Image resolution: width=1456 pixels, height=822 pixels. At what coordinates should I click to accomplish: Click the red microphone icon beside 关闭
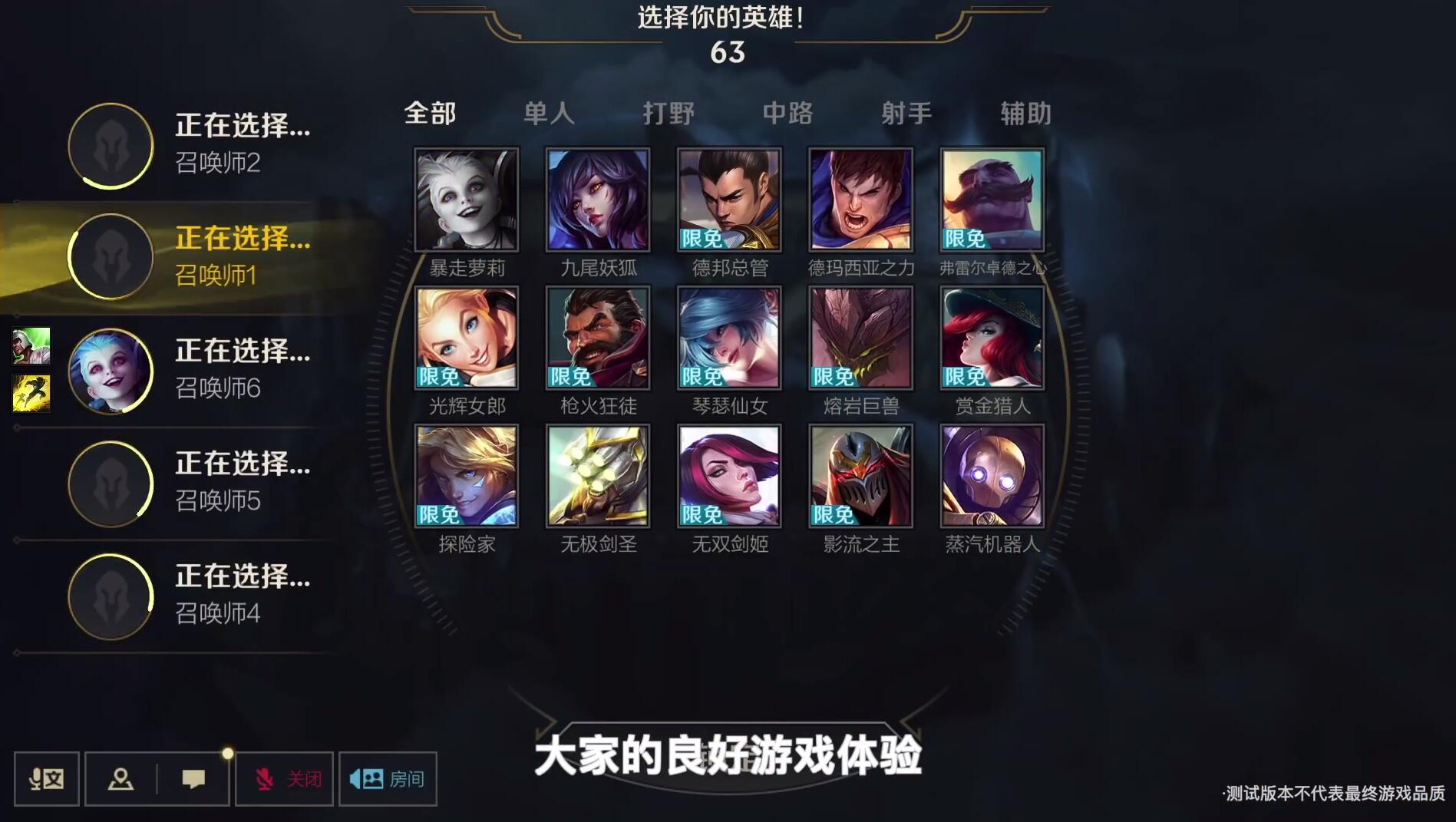point(265,778)
